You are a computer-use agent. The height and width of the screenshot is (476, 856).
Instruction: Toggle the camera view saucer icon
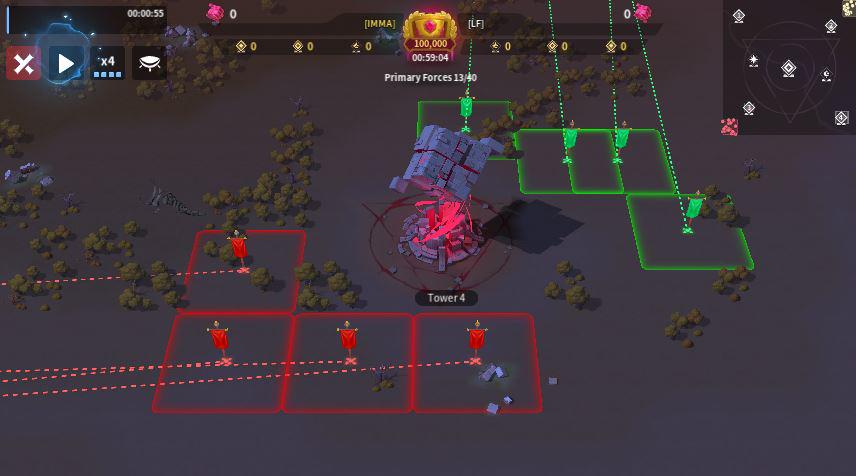[150, 64]
